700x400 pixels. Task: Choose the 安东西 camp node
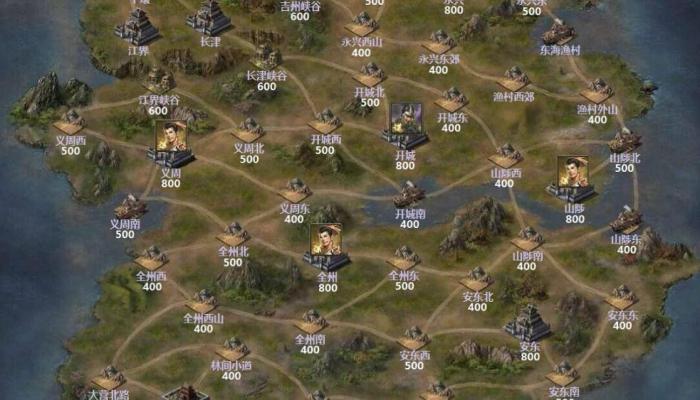pyautogui.click(x=414, y=338)
